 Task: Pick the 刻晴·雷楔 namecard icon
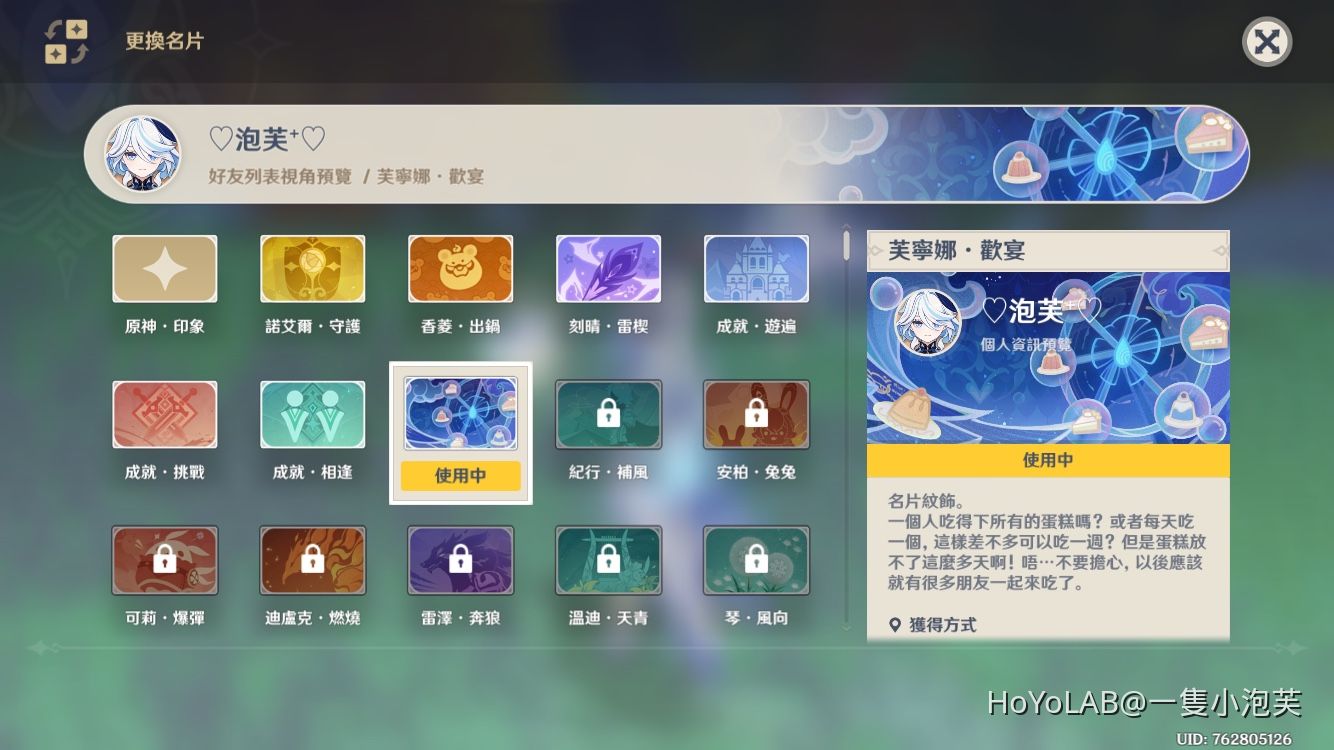click(608, 268)
